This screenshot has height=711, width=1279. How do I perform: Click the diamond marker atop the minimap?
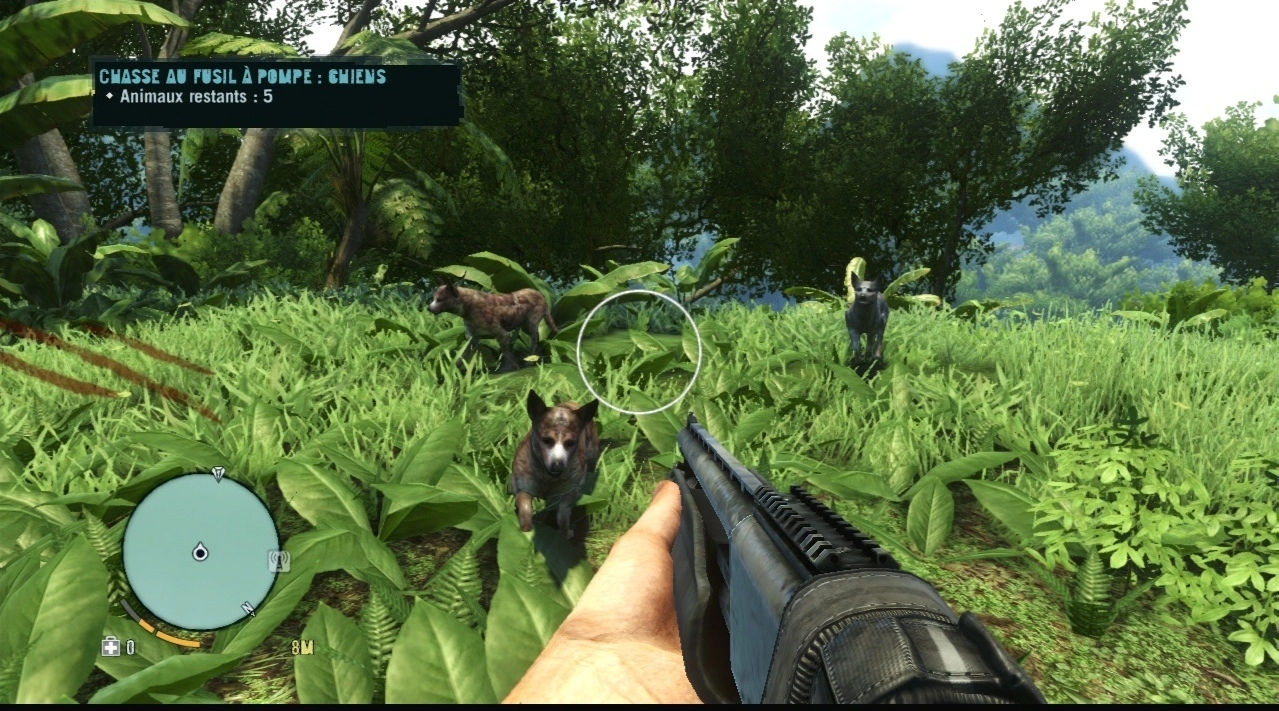click(x=218, y=472)
